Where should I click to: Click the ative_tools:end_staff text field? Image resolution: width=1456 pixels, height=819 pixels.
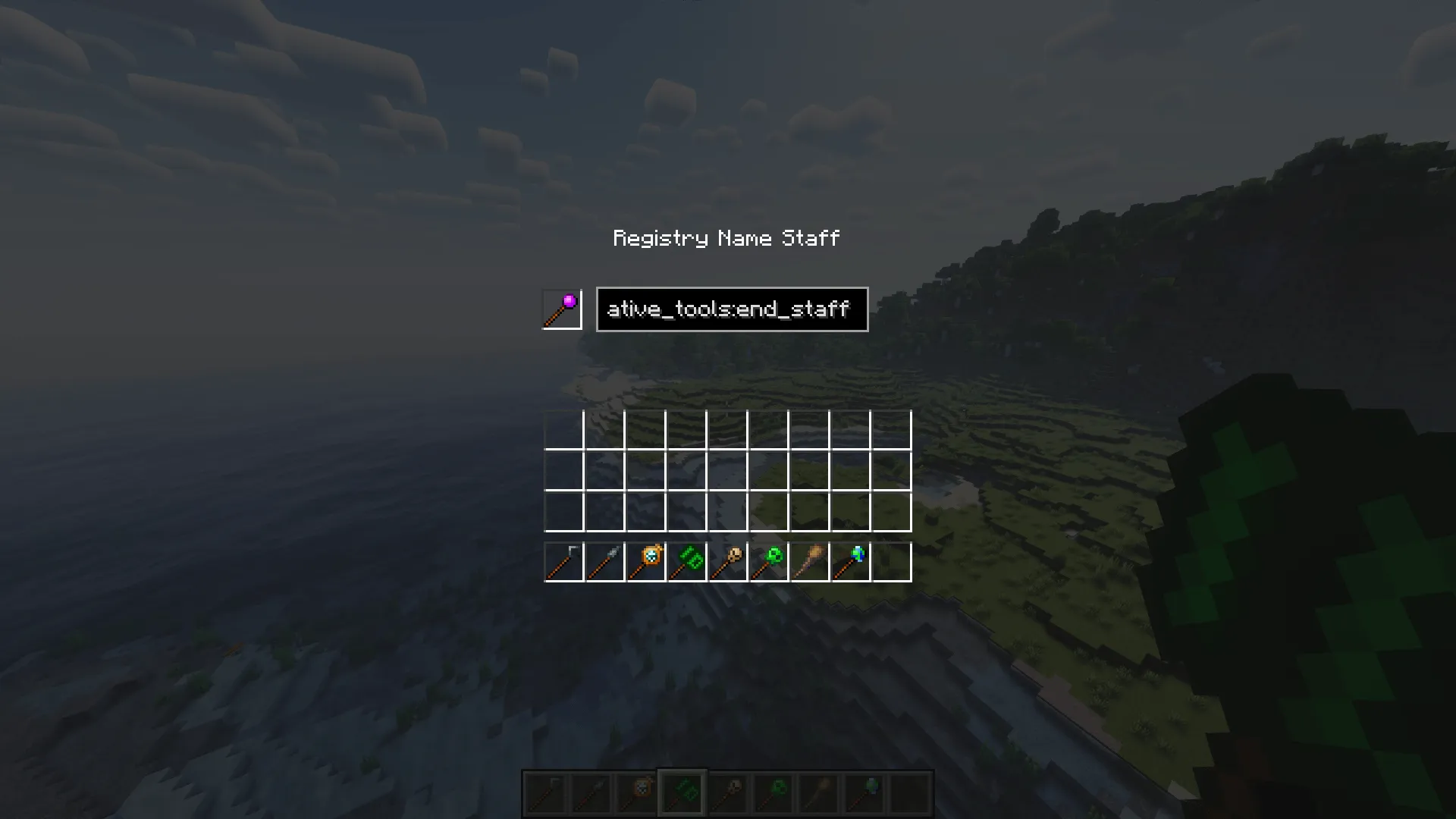coord(731,309)
